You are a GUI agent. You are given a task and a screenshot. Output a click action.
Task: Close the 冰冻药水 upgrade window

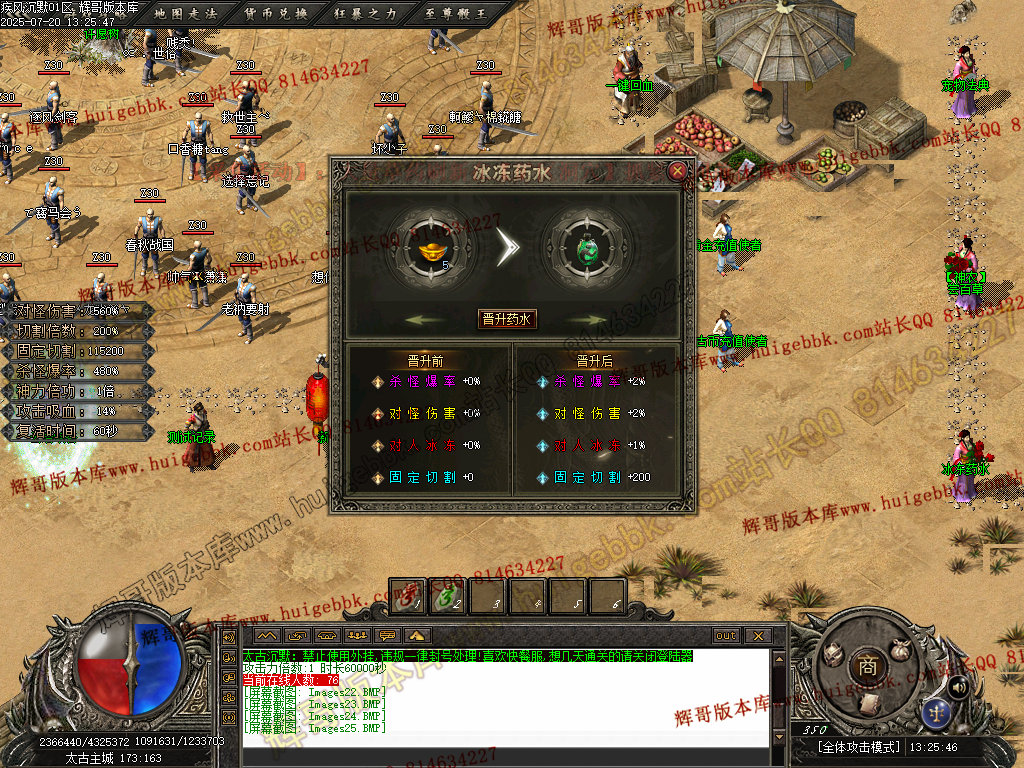coord(678,171)
